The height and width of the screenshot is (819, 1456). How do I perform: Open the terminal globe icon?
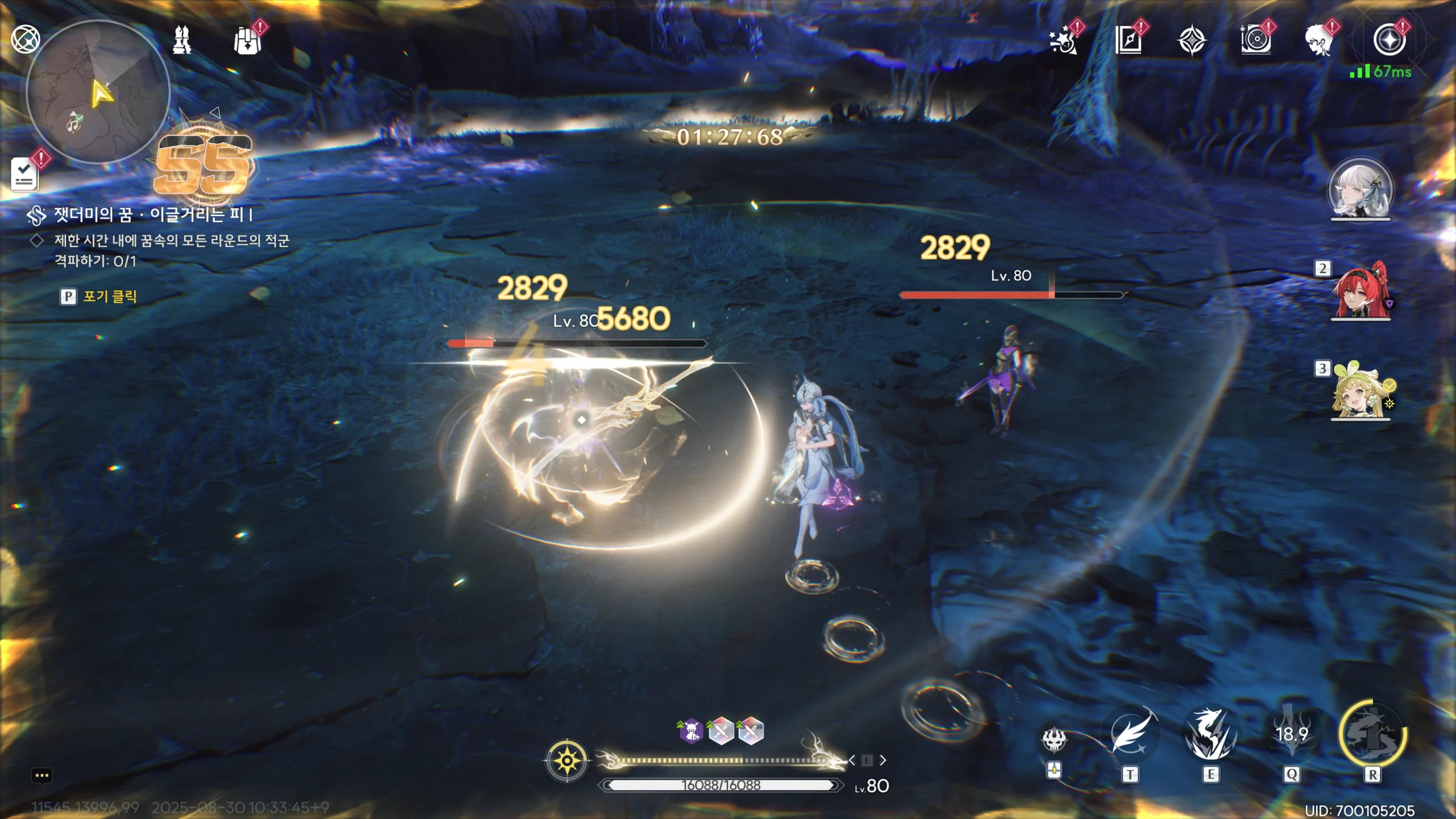point(26,39)
